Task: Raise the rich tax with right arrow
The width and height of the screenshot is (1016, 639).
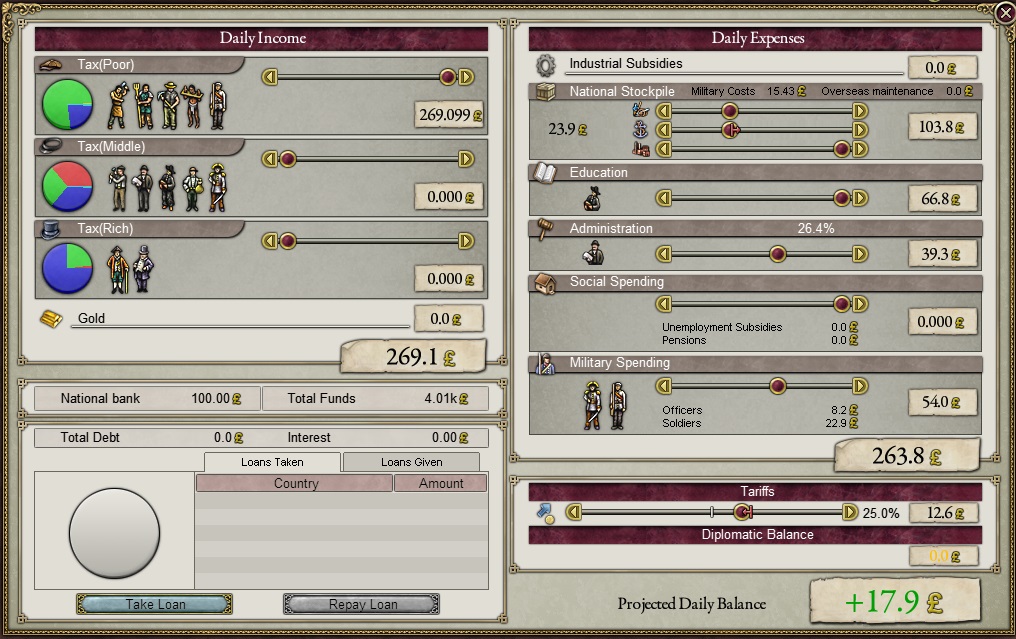Action: tap(466, 241)
